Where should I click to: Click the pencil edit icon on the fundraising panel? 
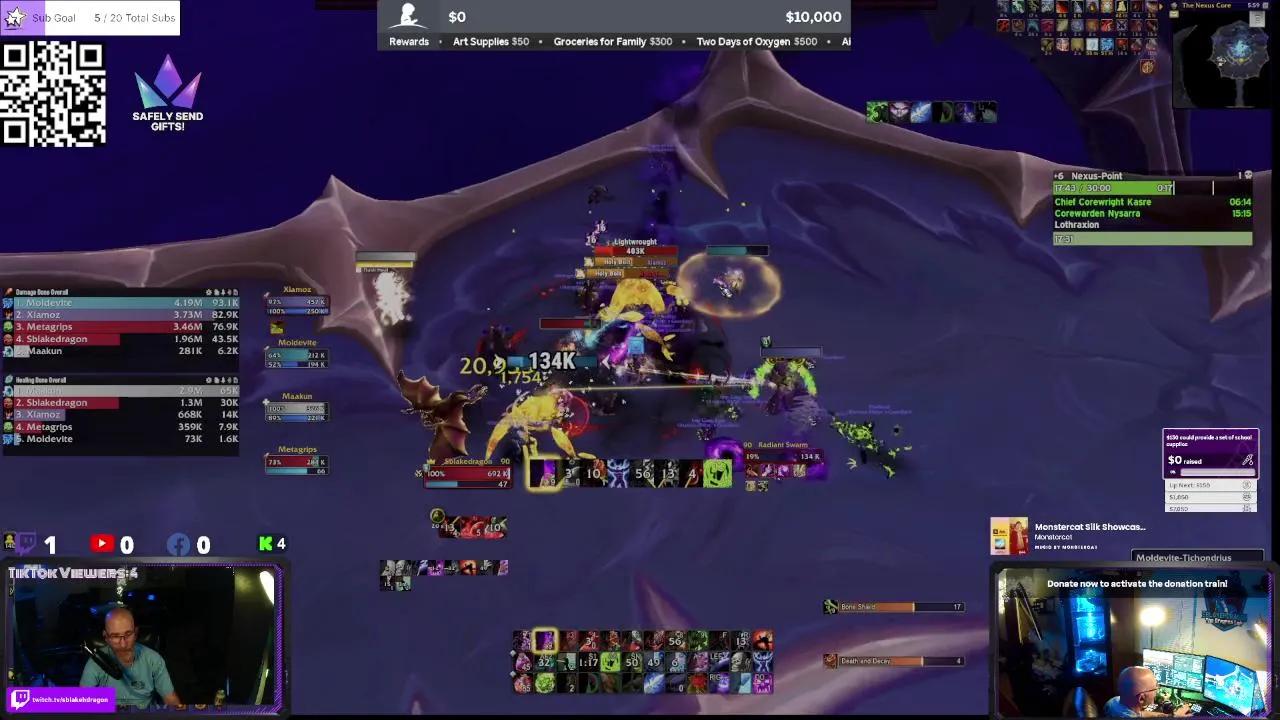(x=1246, y=461)
